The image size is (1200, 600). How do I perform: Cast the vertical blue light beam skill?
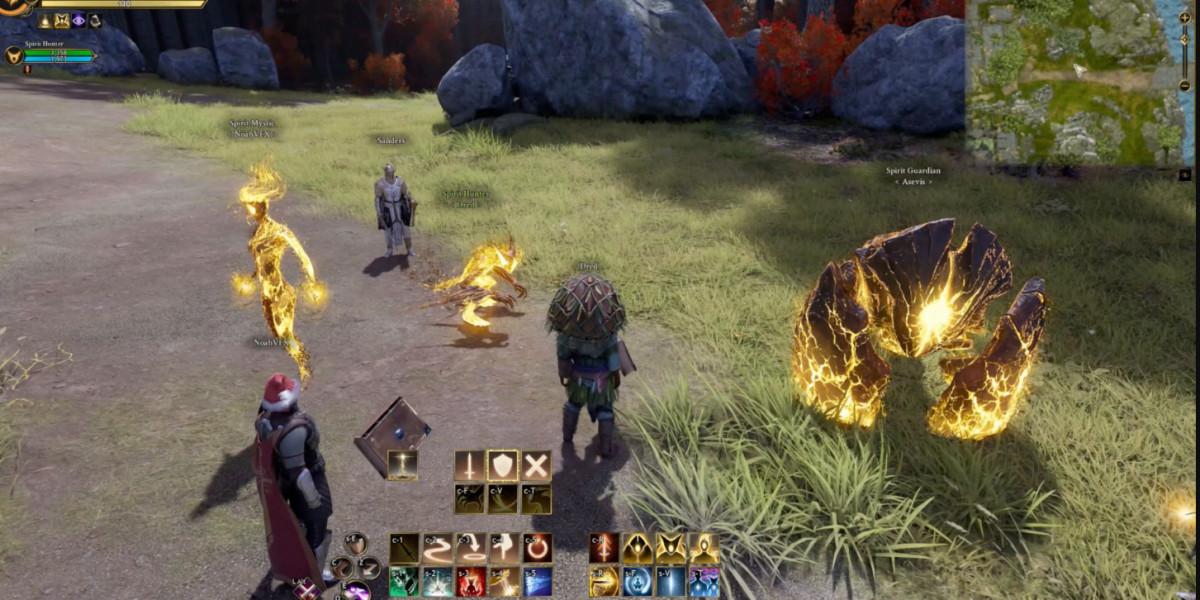pyautogui.click(x=671, y=582)
